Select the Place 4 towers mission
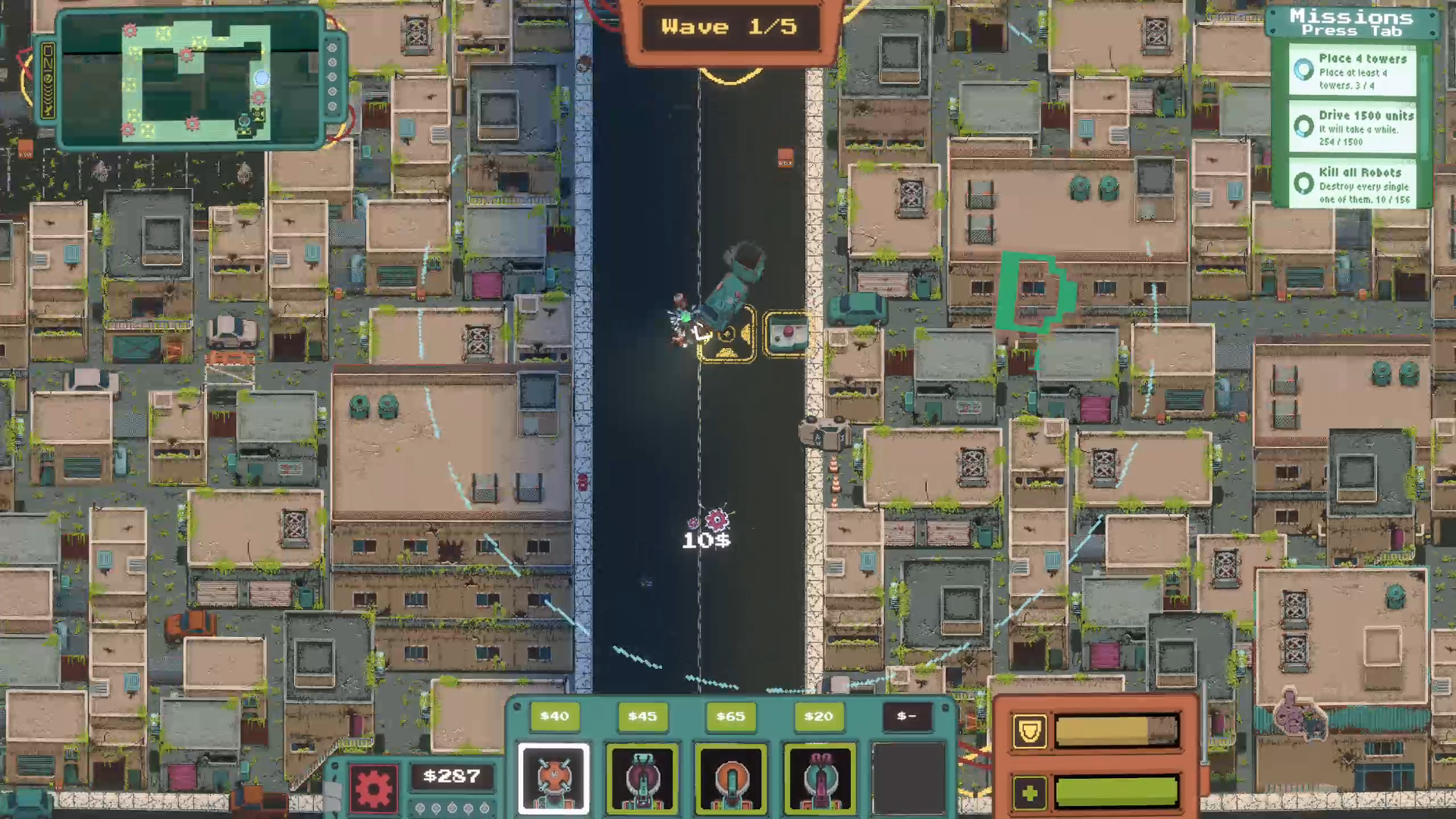This screenshot has height=819, width=1456. [x=1352, y=71]
